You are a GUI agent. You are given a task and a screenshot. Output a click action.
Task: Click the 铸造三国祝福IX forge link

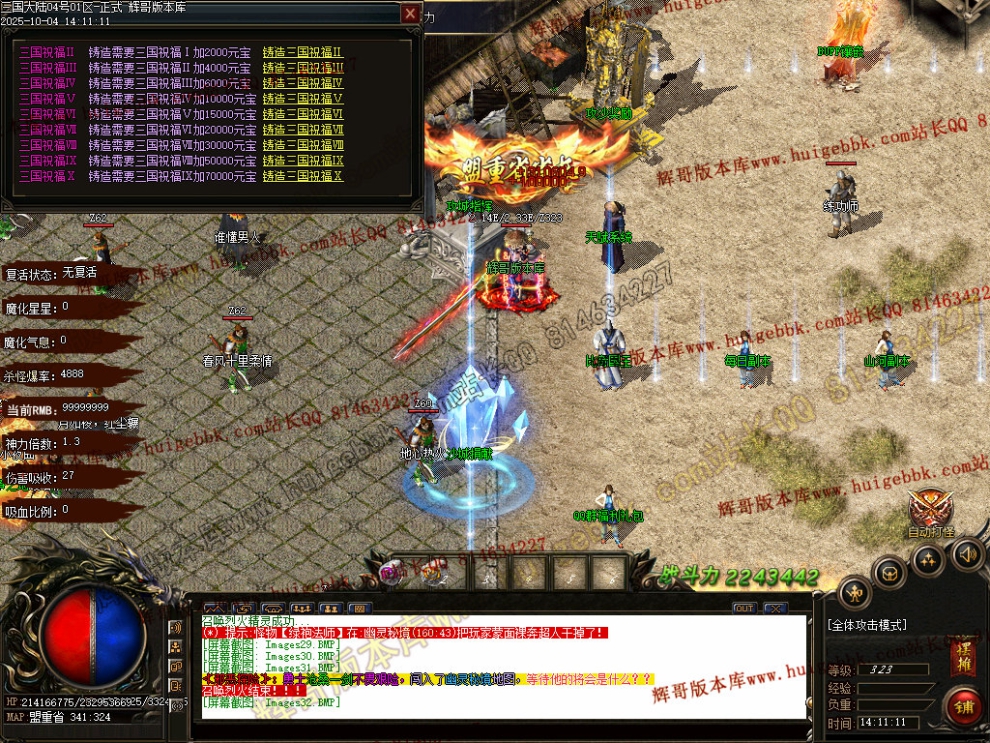coord(302,161)
